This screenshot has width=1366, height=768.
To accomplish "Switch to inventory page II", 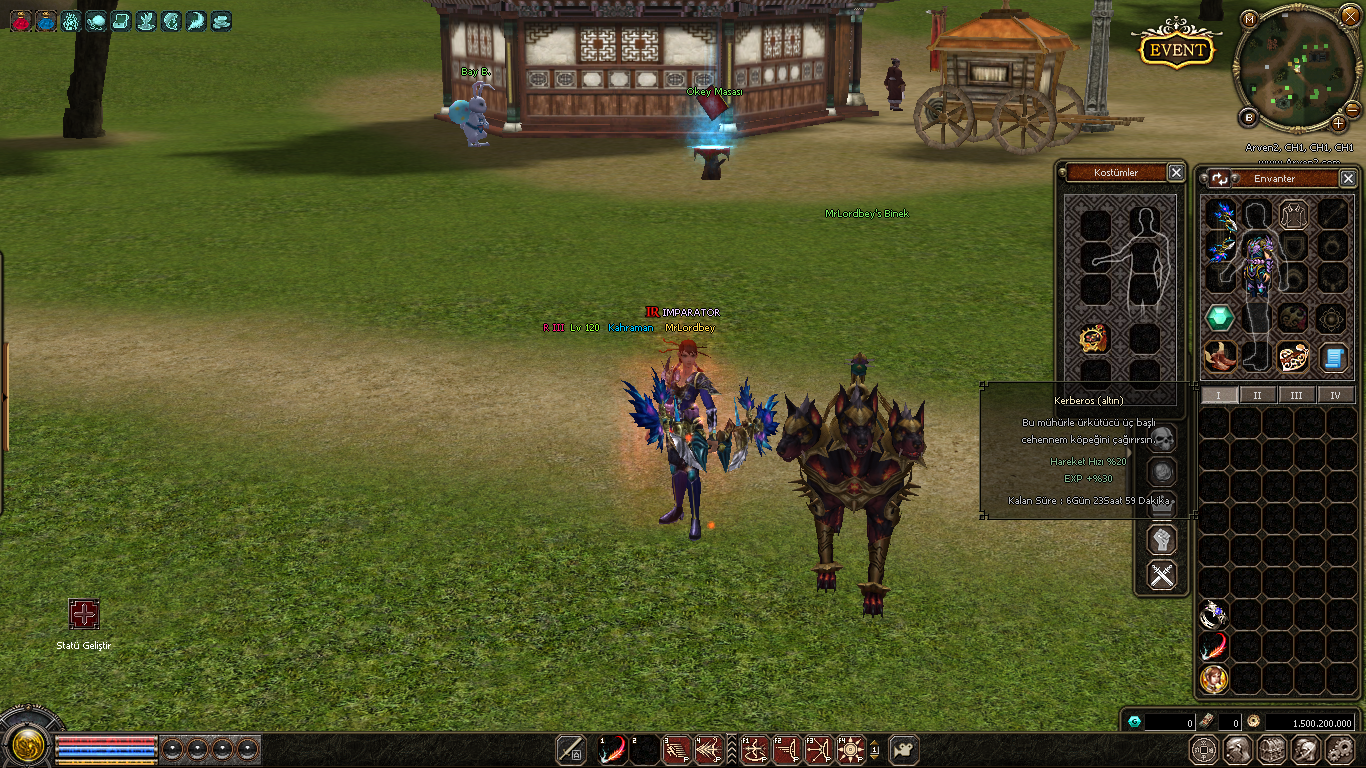I will (x=1257, y=395).
